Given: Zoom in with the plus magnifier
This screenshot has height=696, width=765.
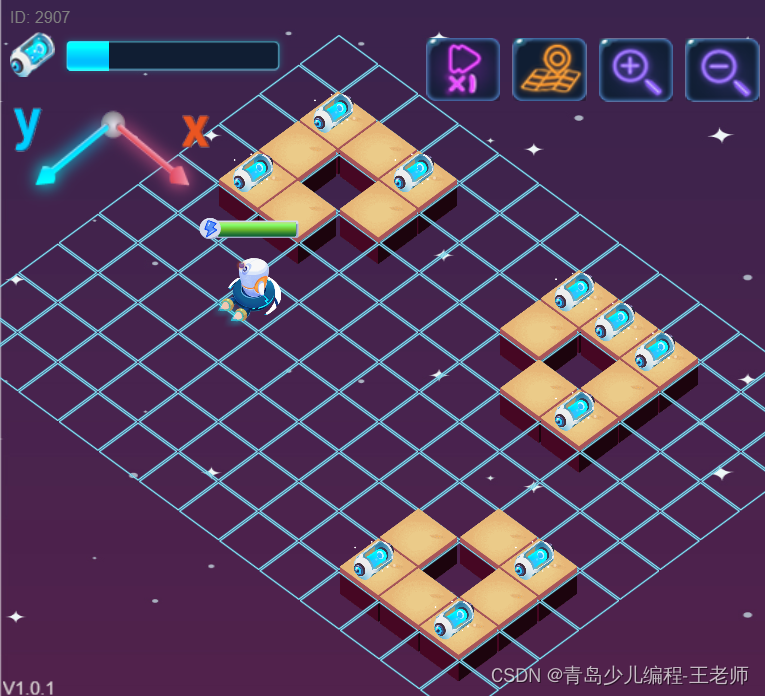Looking at the screenshot, I should coord(635,69).
